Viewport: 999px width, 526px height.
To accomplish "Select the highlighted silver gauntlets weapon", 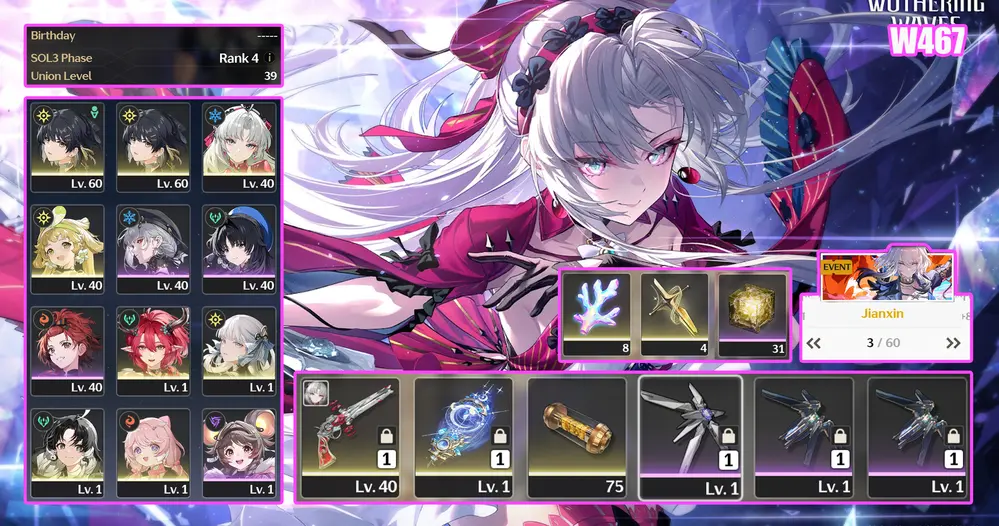I will click(690, 436).
